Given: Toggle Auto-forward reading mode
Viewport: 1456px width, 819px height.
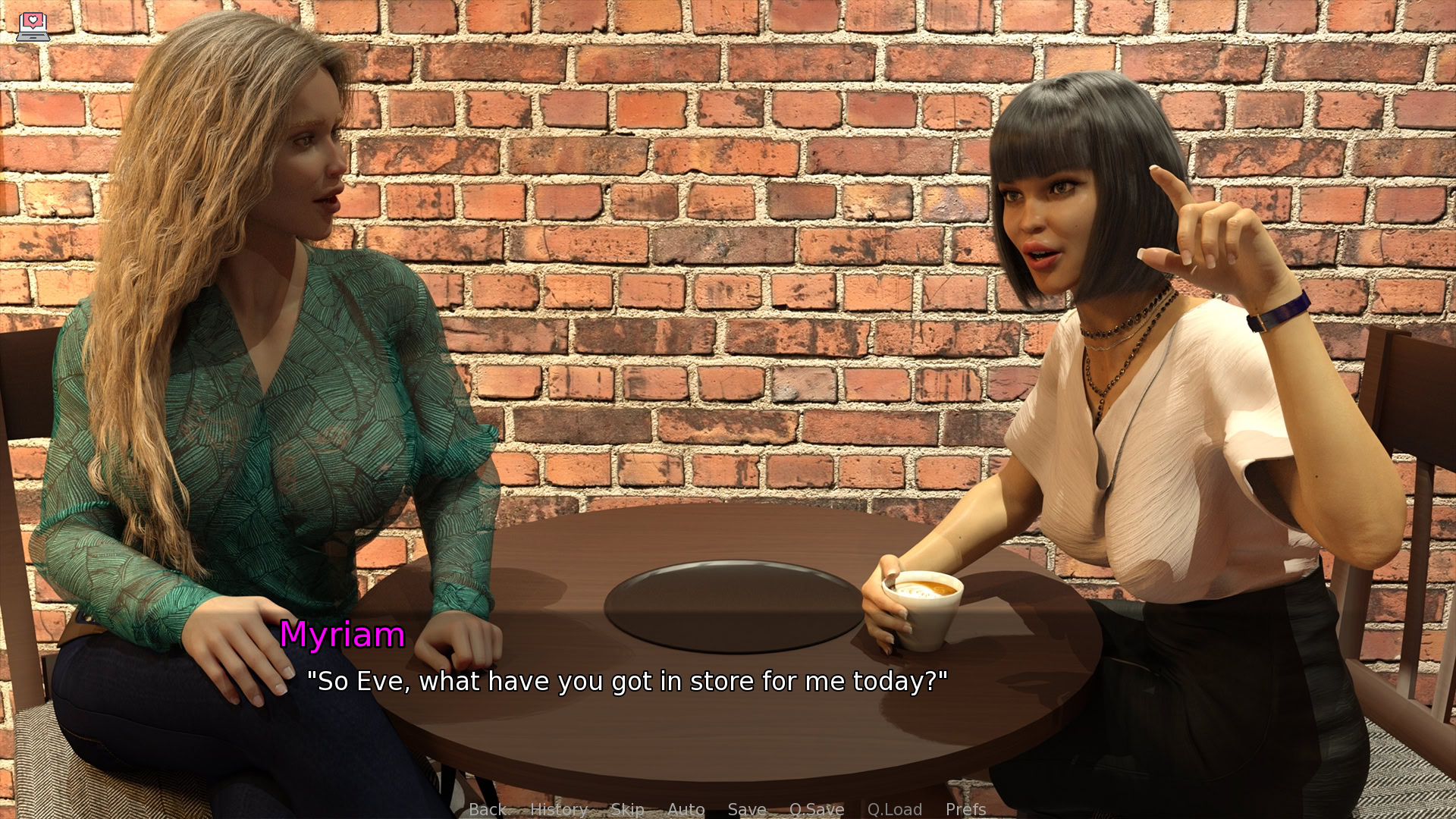Looking at the screenshot, I should (x=686, y=809).
